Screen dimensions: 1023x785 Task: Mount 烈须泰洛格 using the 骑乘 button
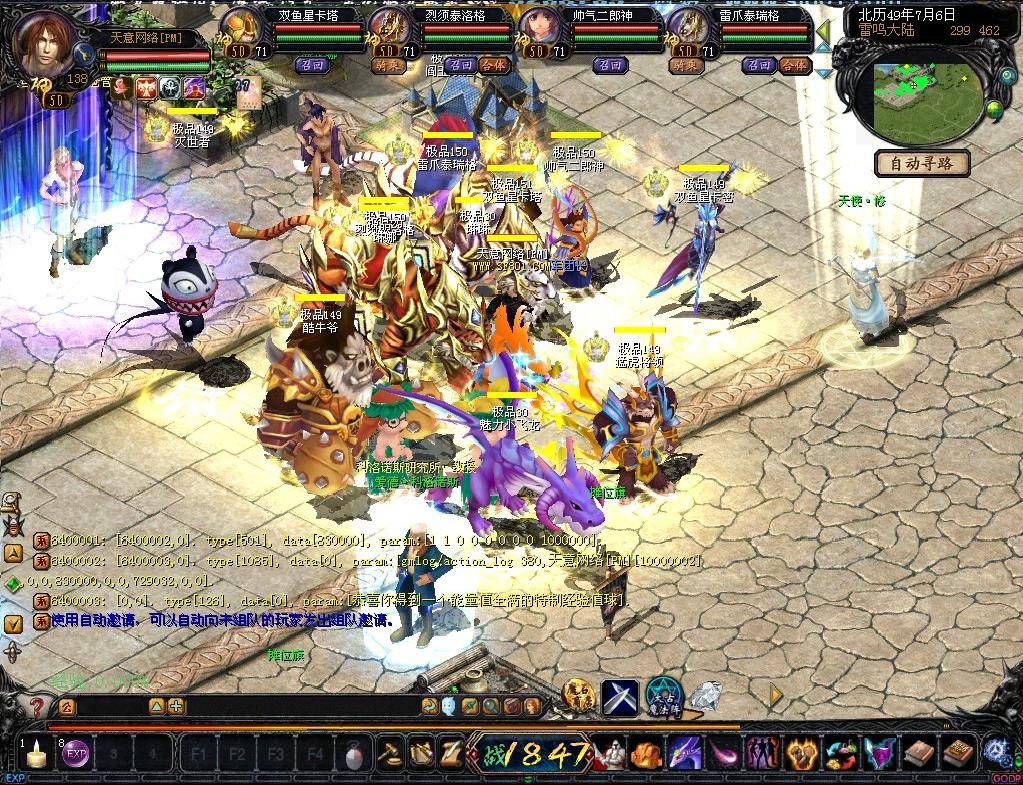pos(387,65)
